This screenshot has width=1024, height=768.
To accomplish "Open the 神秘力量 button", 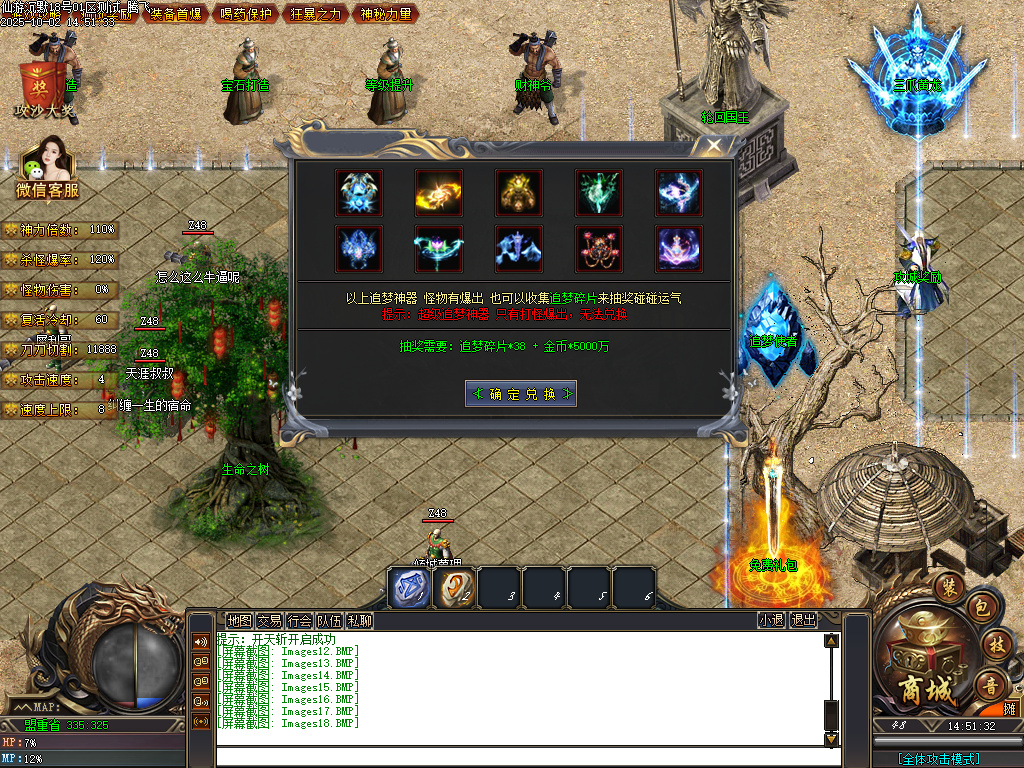I will [x=385, y=14].
